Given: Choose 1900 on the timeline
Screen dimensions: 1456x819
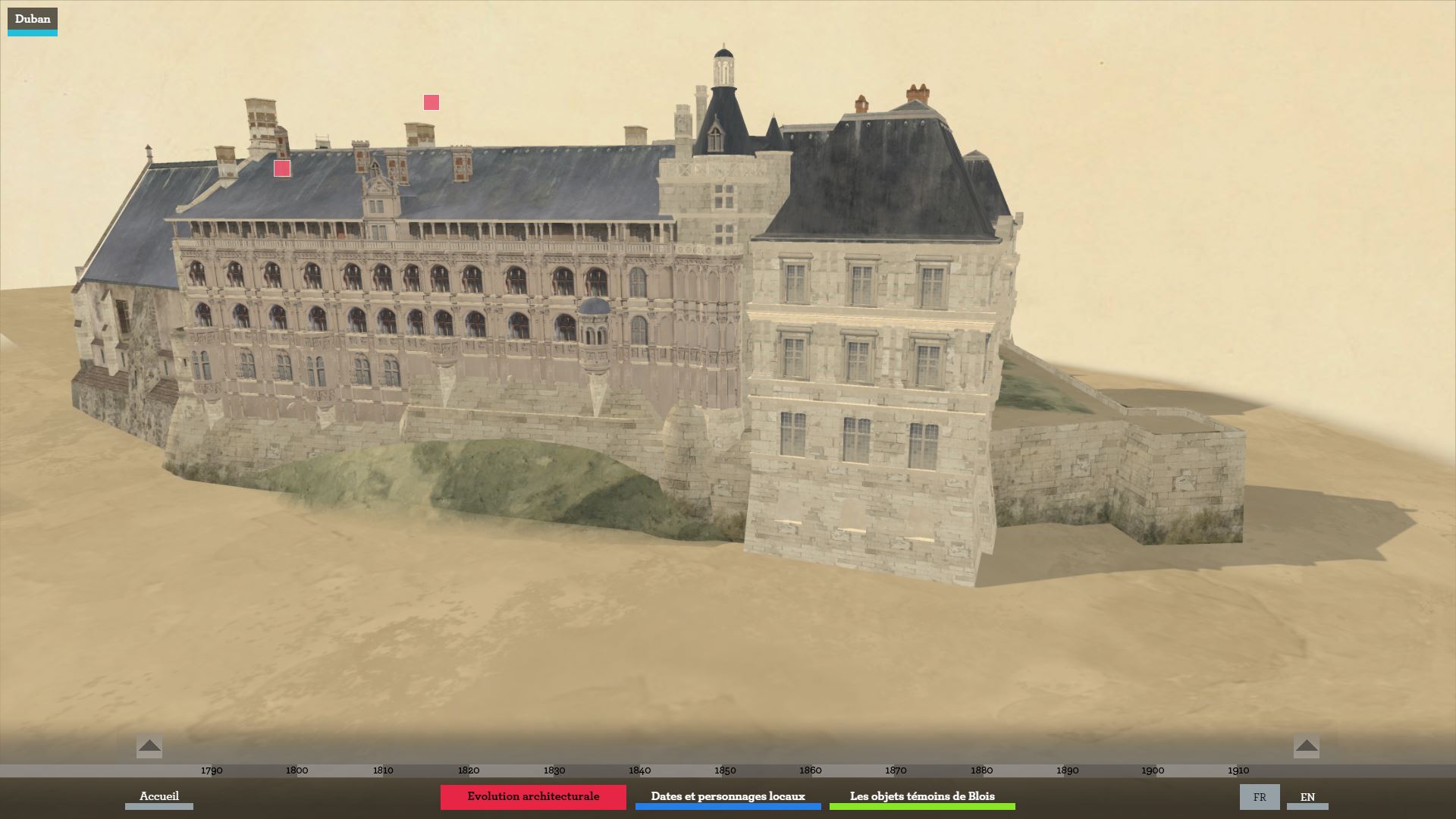Looking at the screenshot, I should pyautogui.click(x=1153, y=770).
